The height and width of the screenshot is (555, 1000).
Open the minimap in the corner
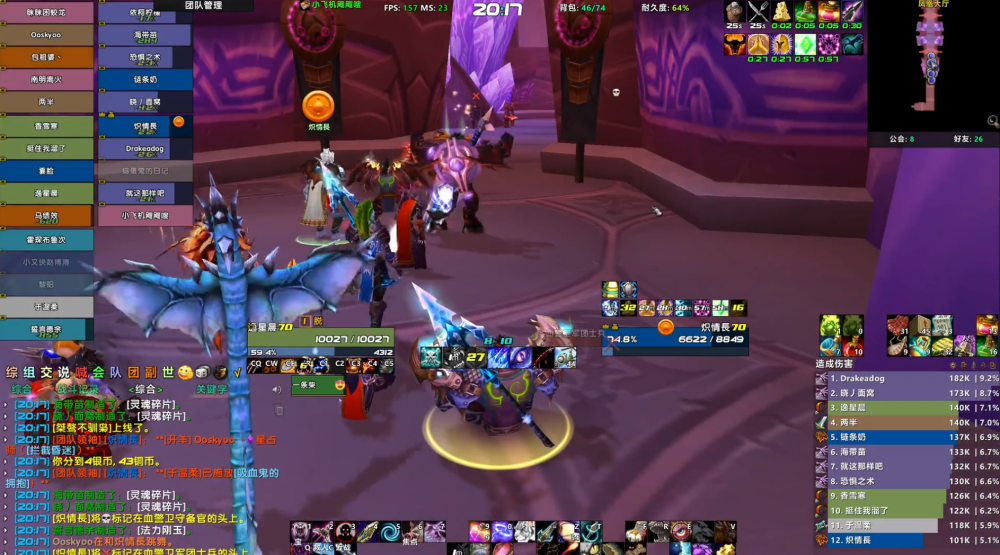(x=932, y=62)
